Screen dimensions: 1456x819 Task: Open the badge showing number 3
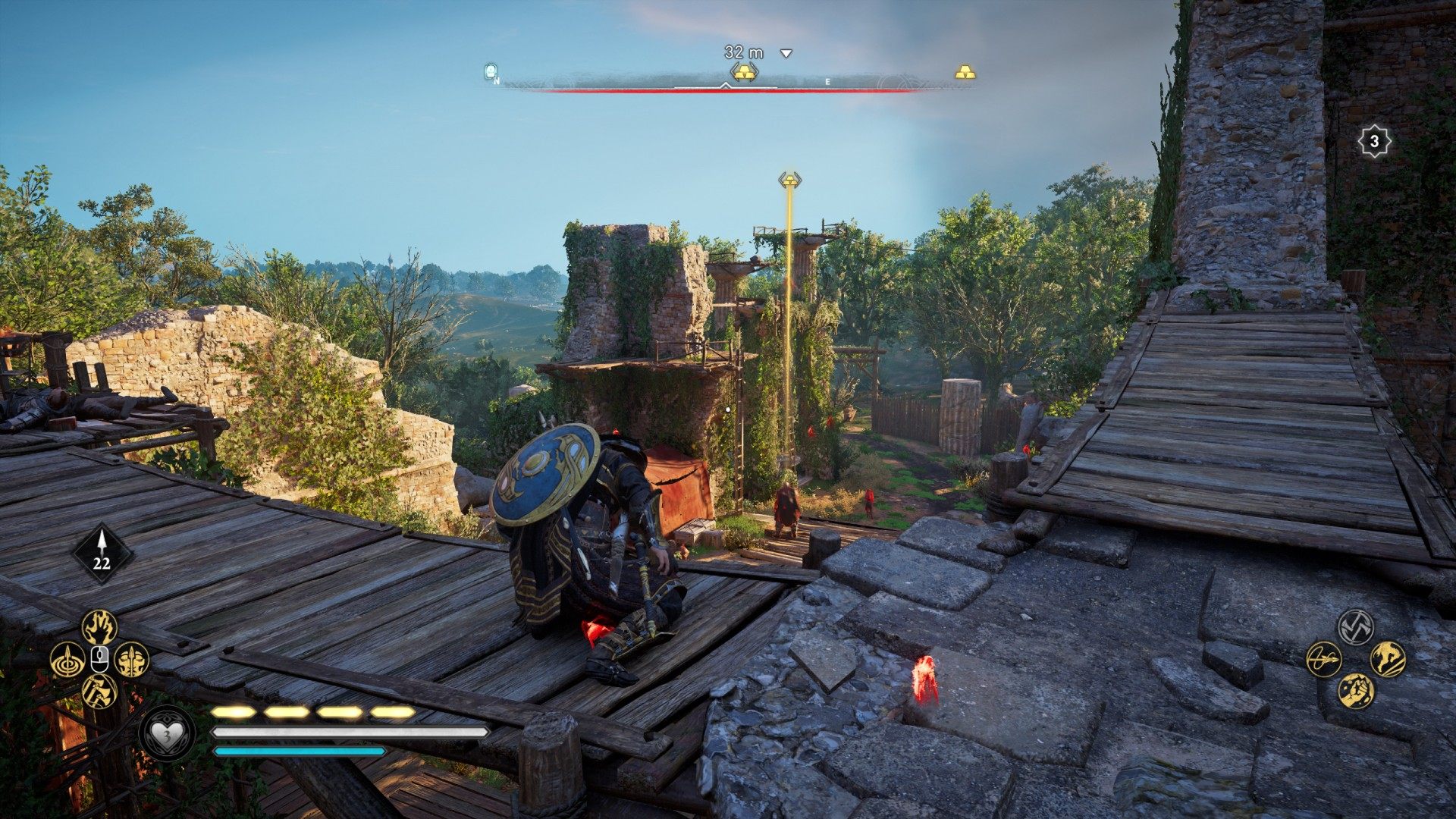[x=1373, y=141]
